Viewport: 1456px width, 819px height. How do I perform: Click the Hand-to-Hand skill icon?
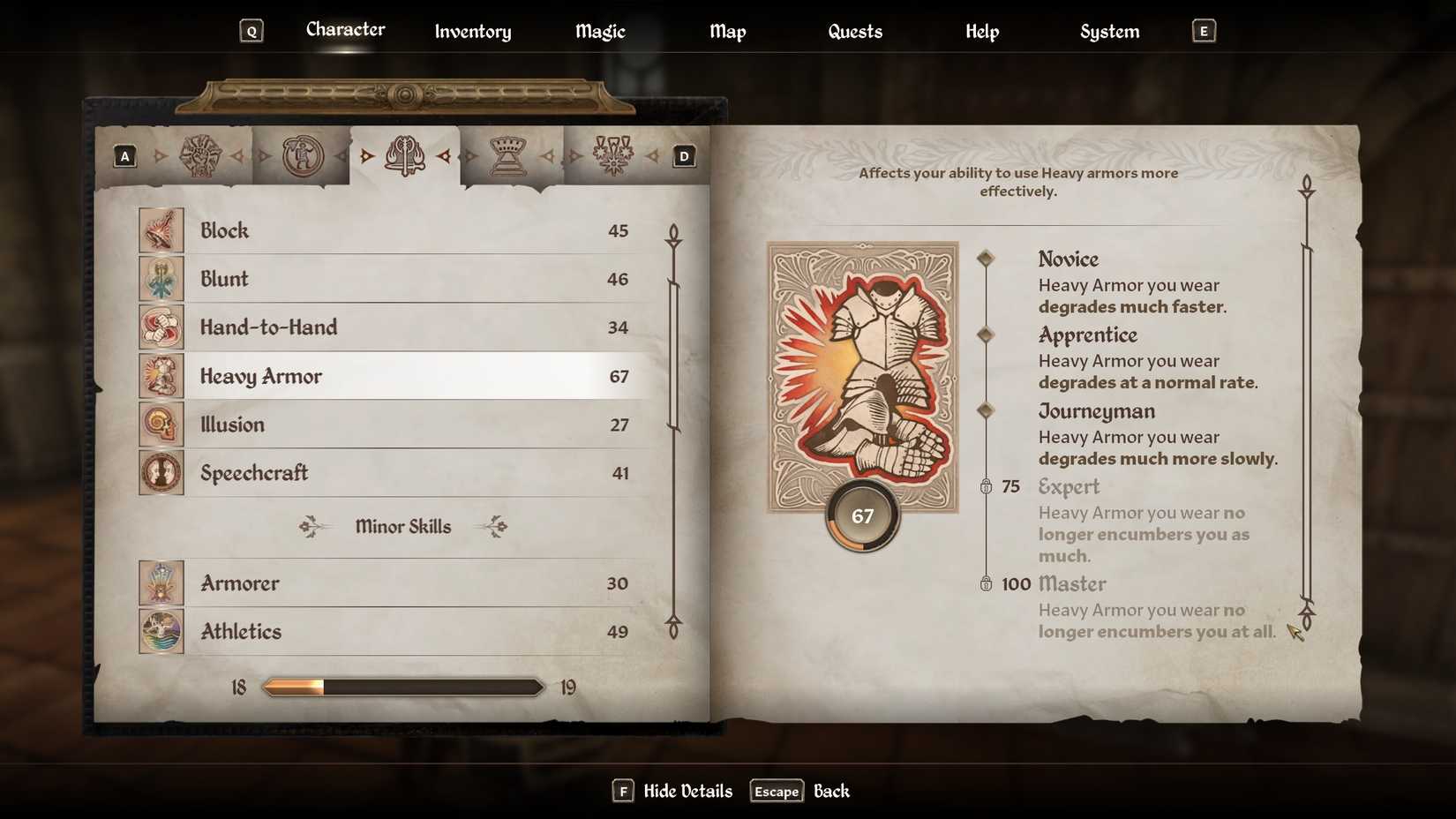pos(161,327)
